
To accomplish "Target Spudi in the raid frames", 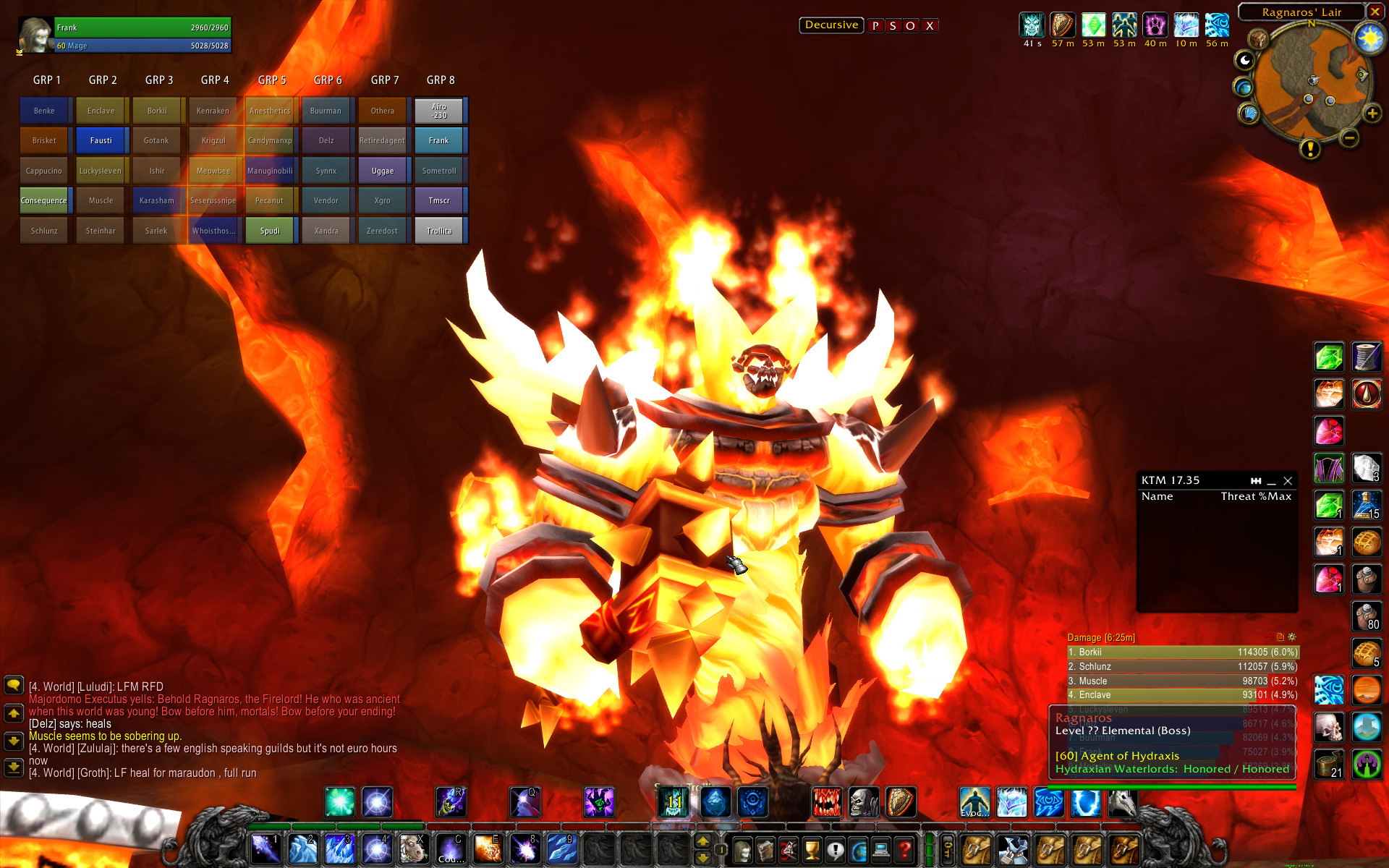I will [x=270, y=231].
